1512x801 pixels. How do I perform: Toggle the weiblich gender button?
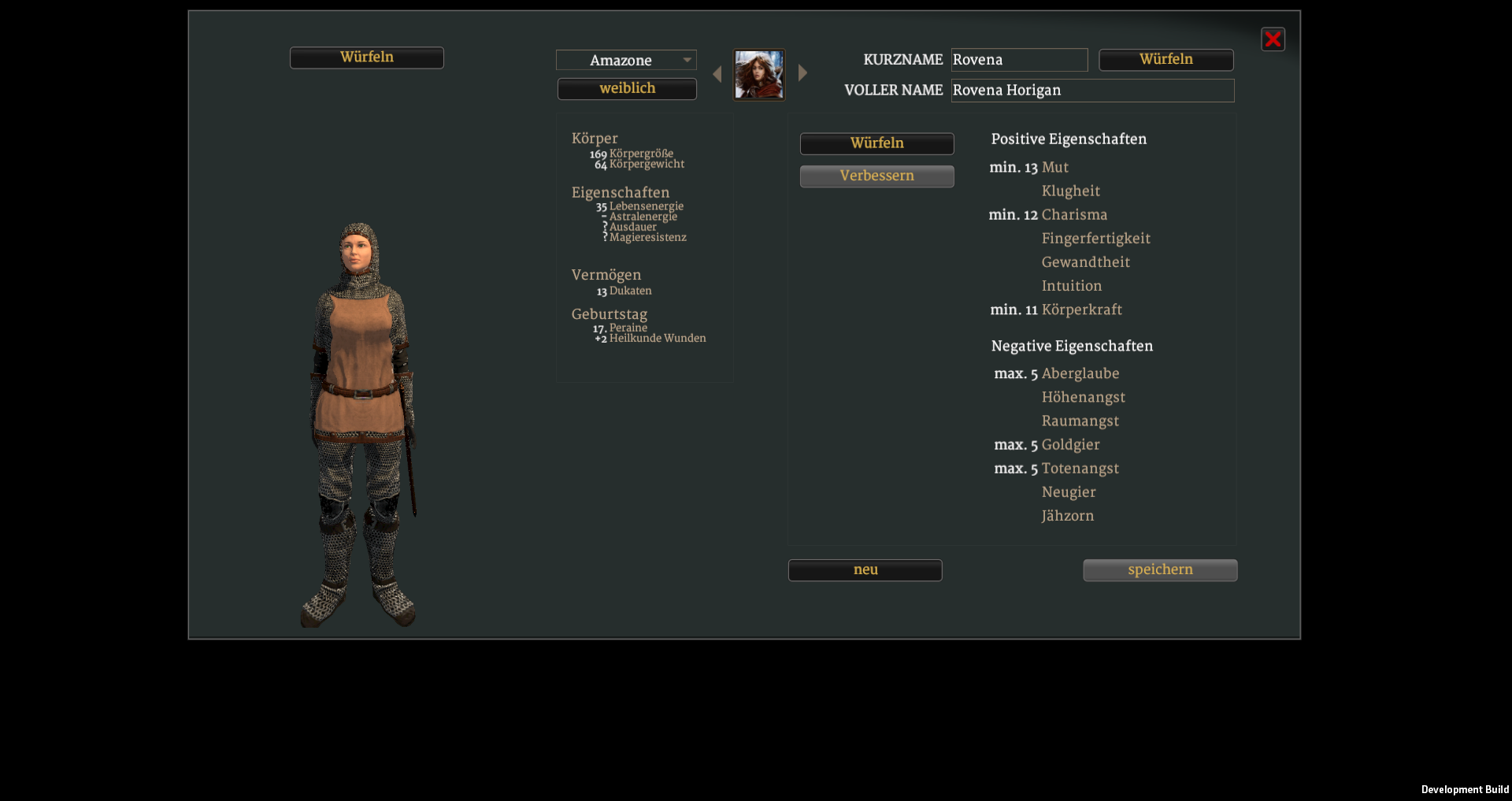pyautogui.click(x=627, y=88)
